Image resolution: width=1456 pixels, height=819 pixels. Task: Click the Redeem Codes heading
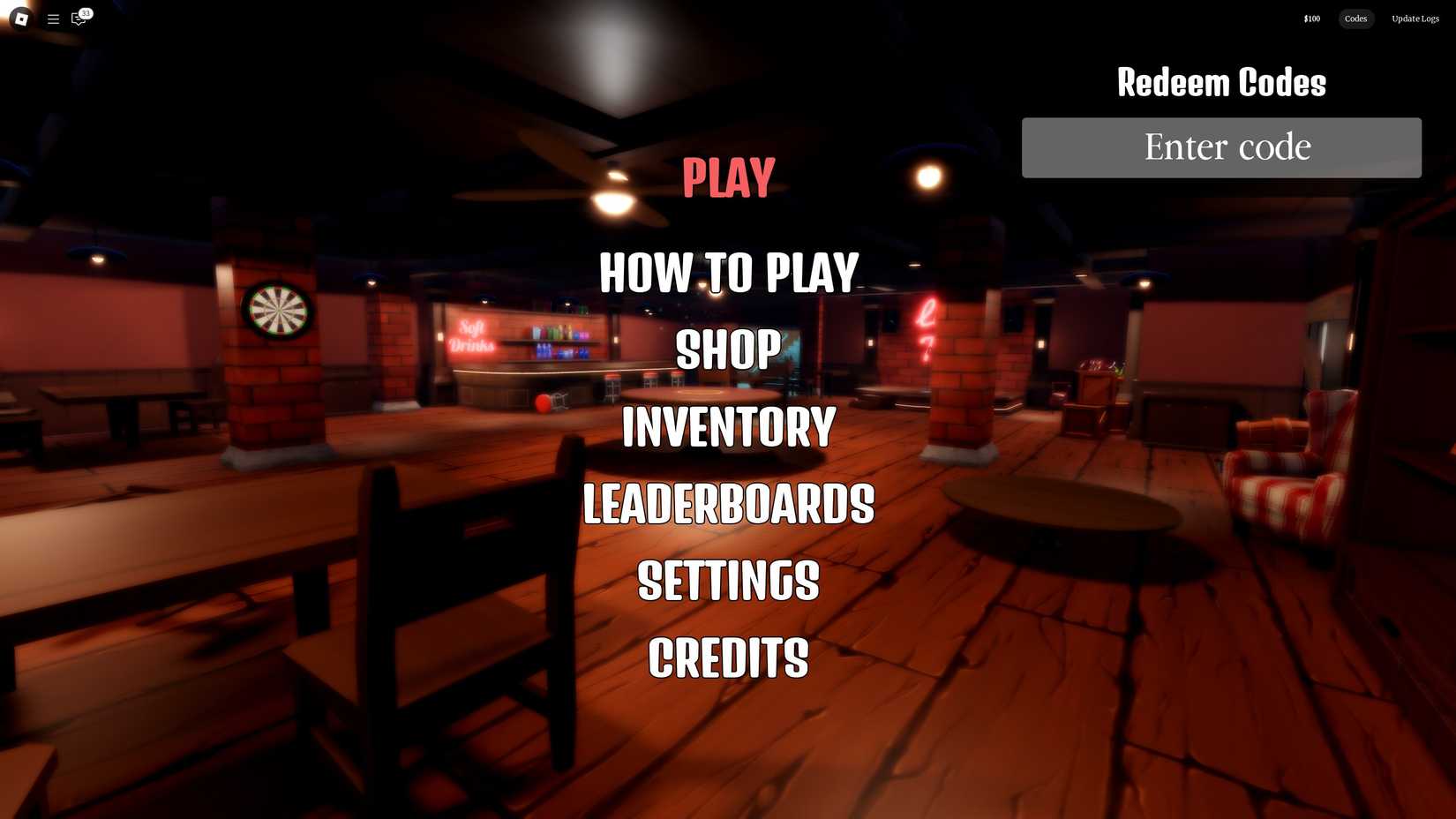[1221, 82]
